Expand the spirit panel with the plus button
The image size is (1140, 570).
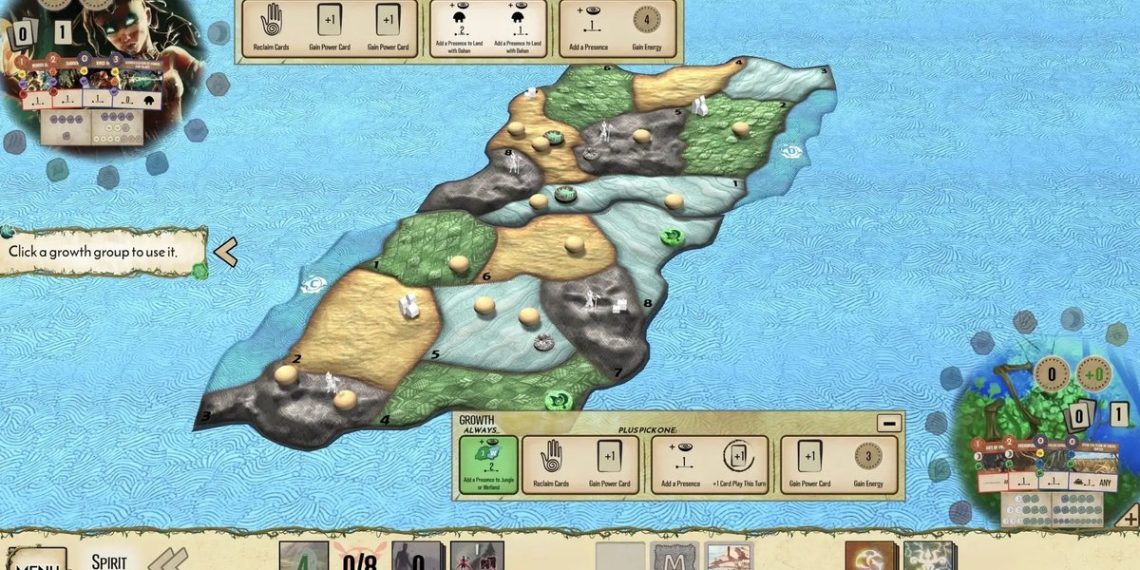tap(1128, 516)
